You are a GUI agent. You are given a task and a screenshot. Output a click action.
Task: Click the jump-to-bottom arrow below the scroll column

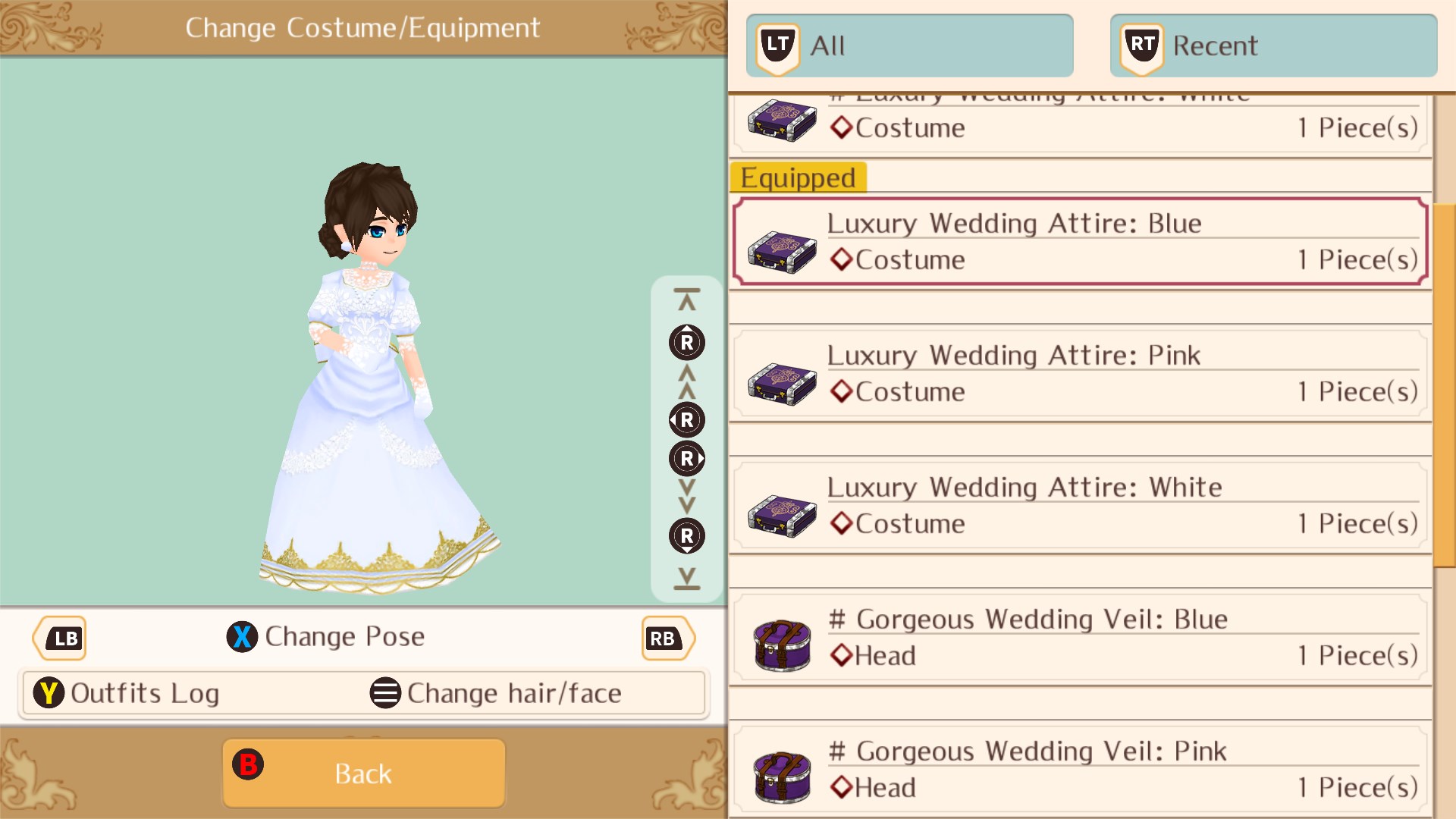click(686, 580)
